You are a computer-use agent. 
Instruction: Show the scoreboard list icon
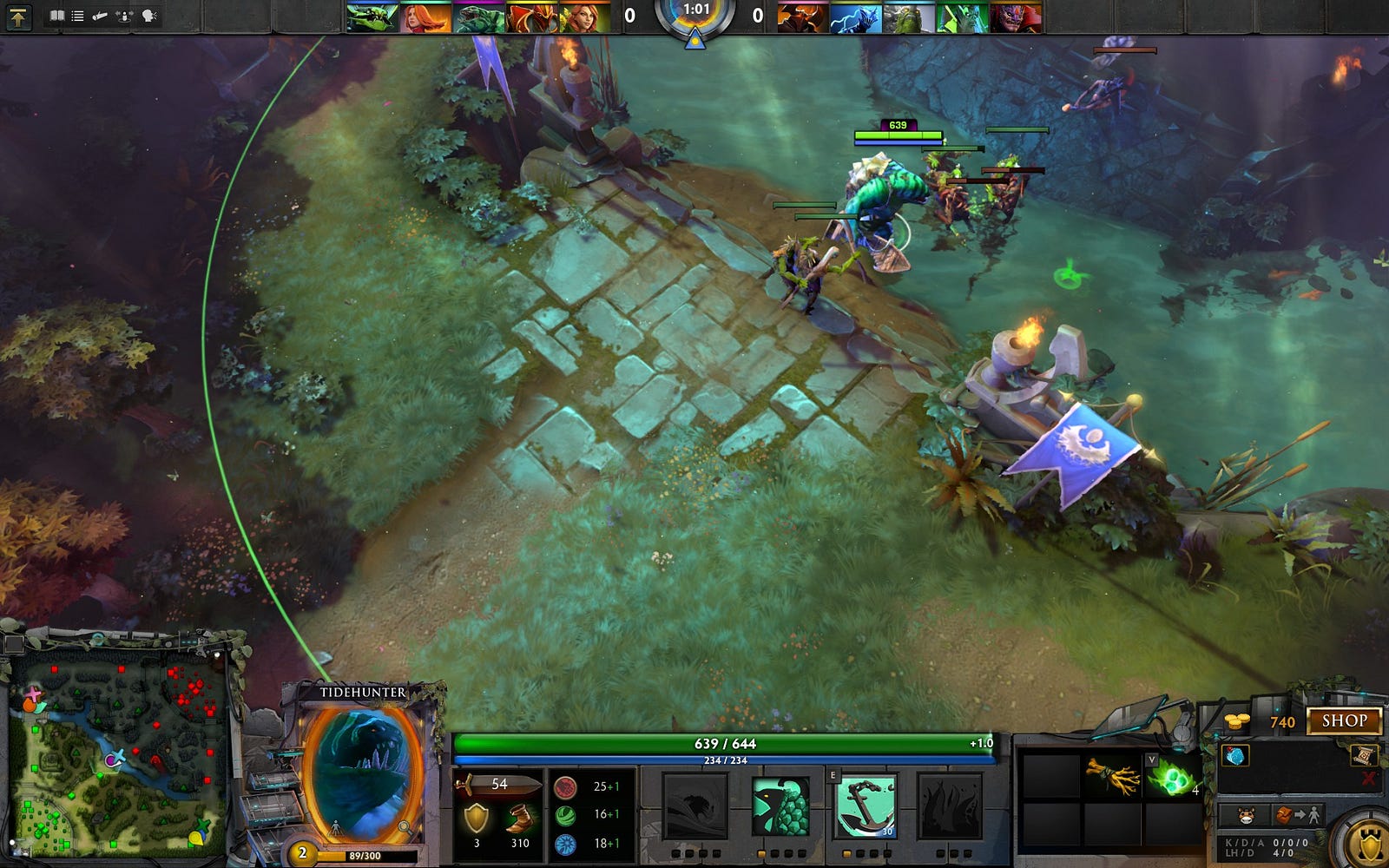tap(77, 16)
